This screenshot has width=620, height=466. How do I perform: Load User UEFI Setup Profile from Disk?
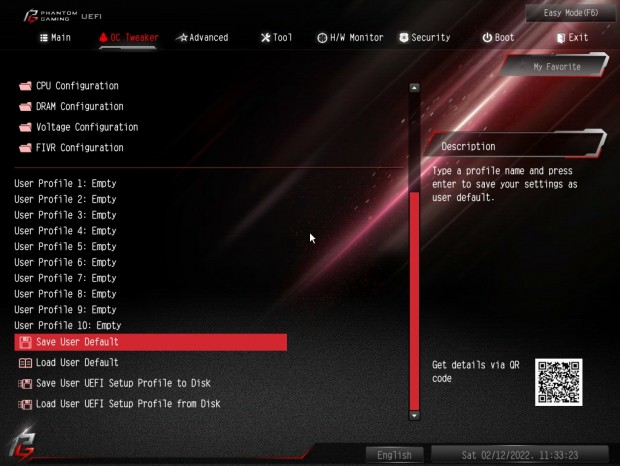click(x=128, y=404)
